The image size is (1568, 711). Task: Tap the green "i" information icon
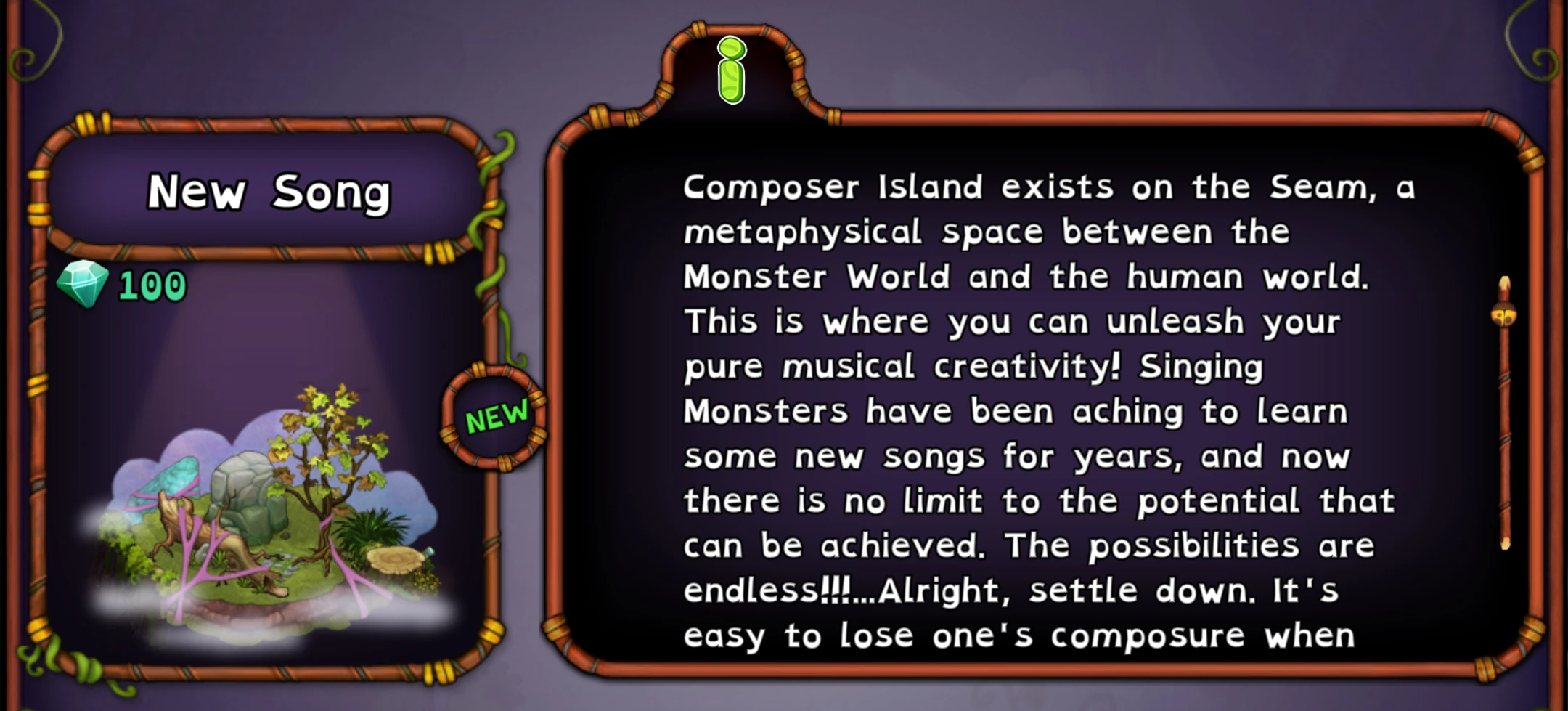pos(732,70)
